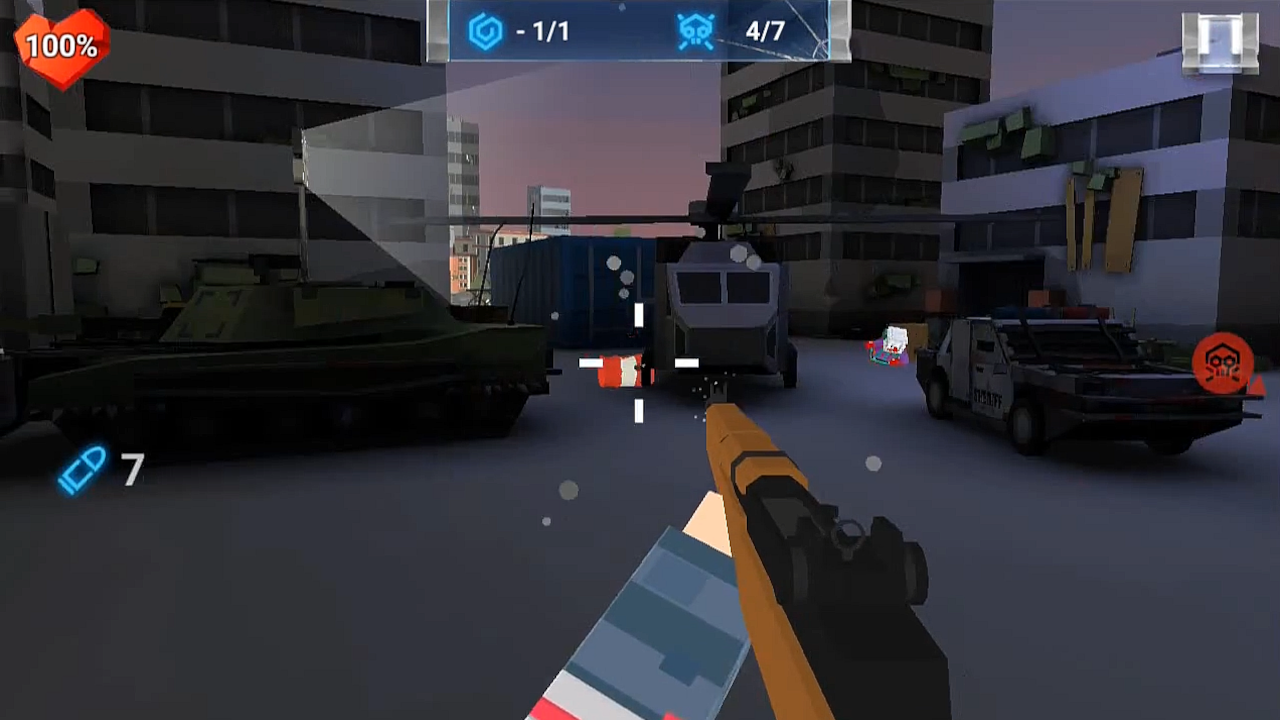Click the red skull enemy alert indicator

[1220, 364]
